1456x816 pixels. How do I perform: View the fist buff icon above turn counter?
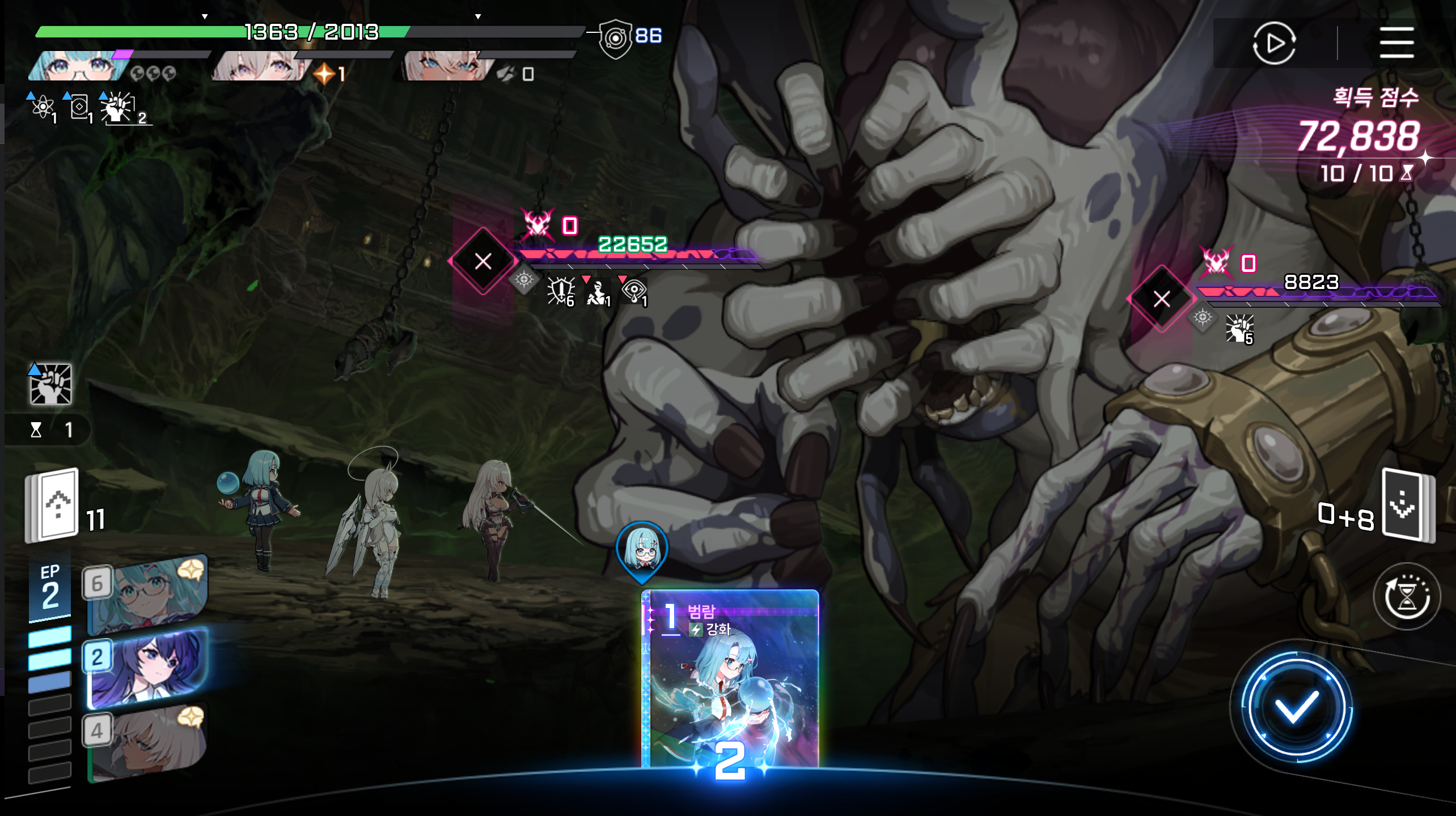(x=51, y=384)
